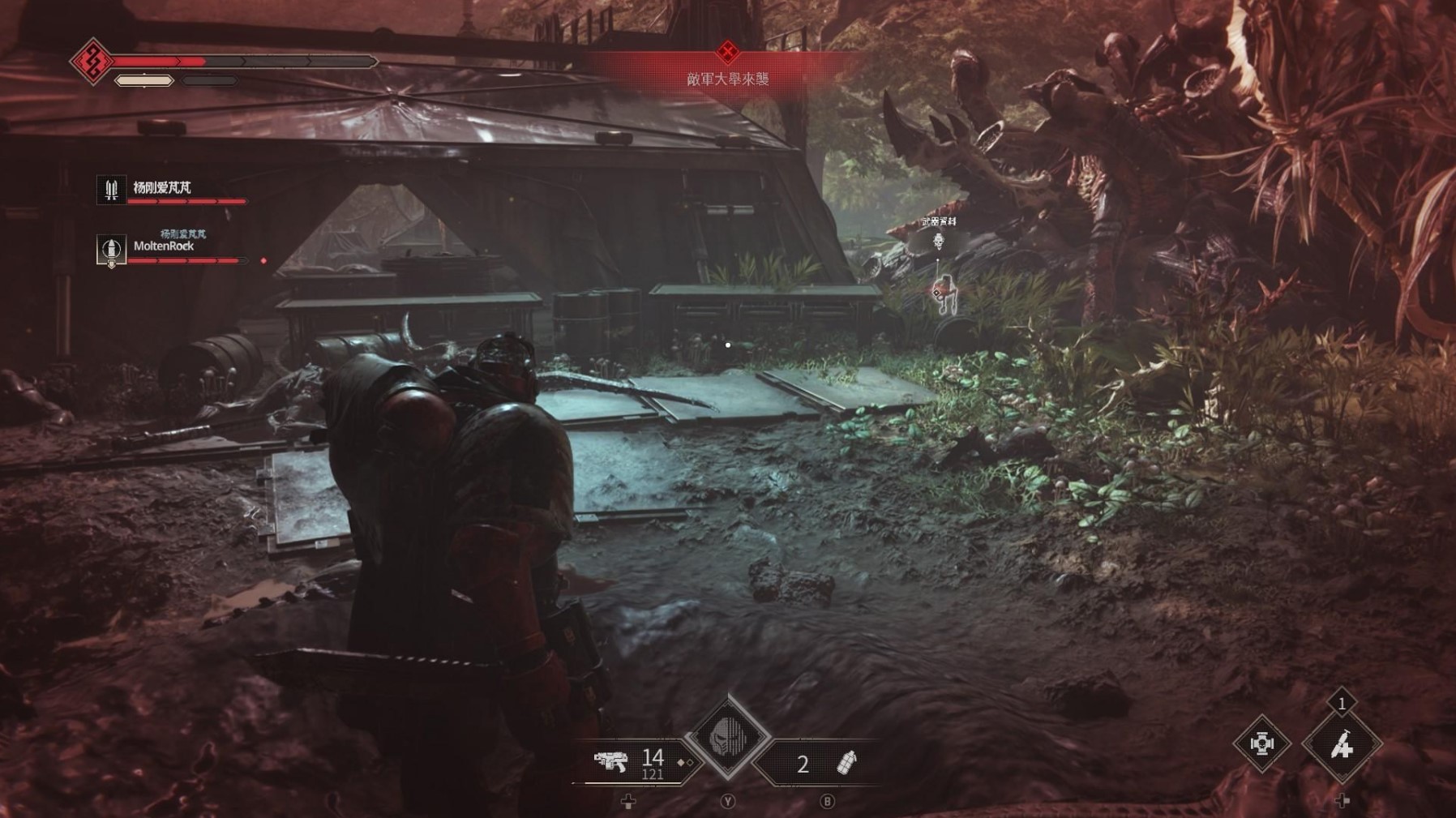
Task: Click the red player emblem beside health bar
Action: (x=92, y=61)
